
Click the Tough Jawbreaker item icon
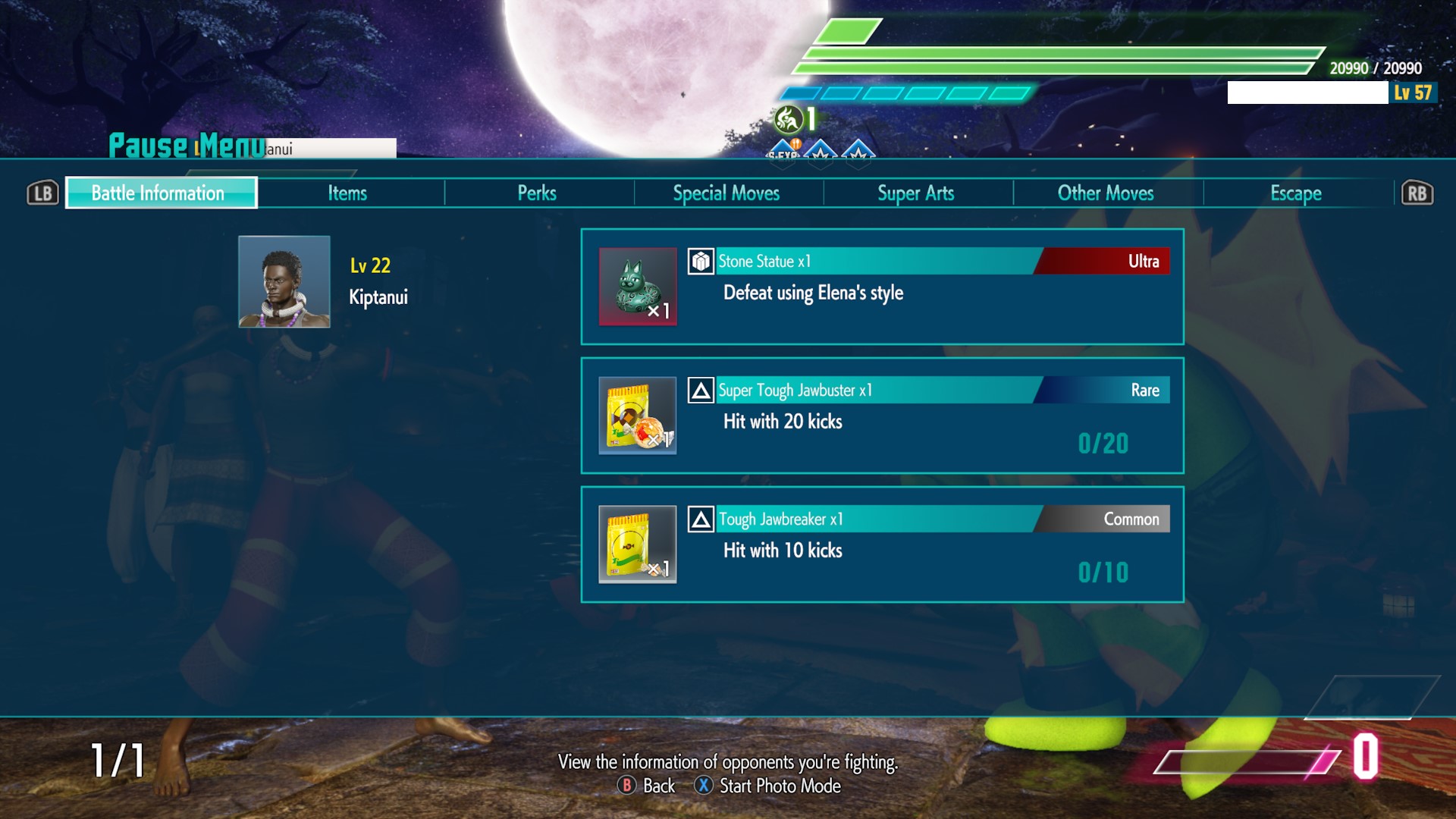pos(638,546)
